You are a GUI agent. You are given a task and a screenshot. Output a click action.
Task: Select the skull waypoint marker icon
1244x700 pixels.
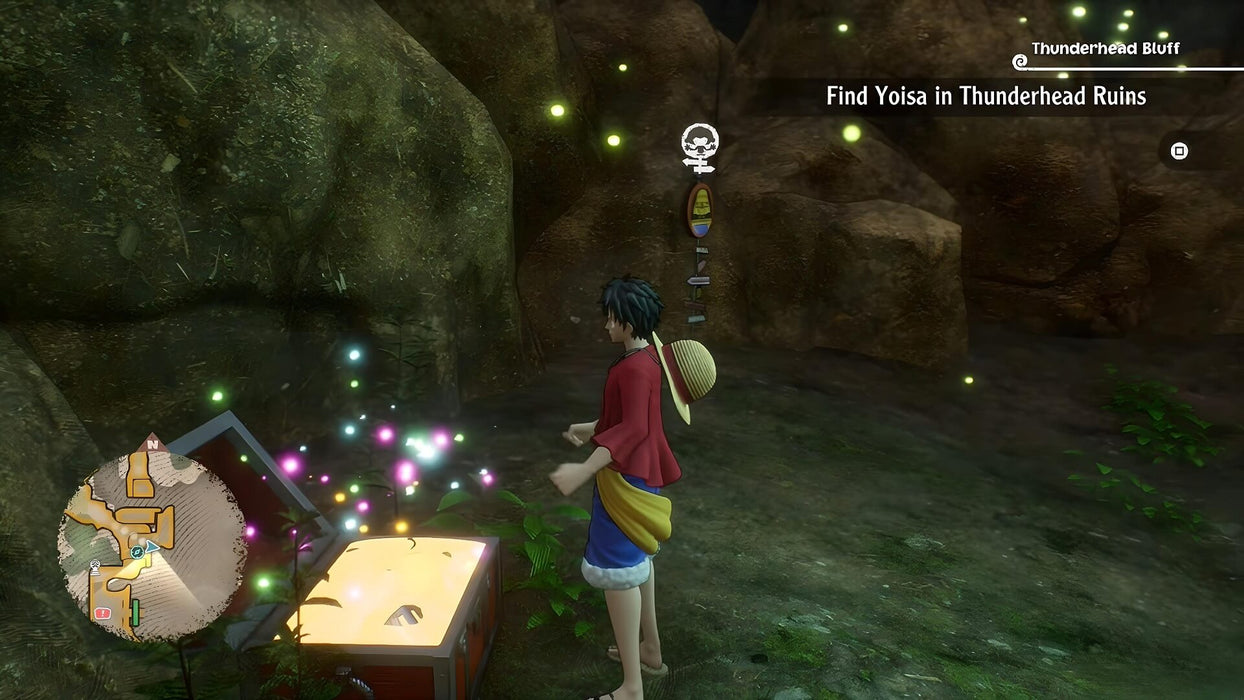pos(700,146)
